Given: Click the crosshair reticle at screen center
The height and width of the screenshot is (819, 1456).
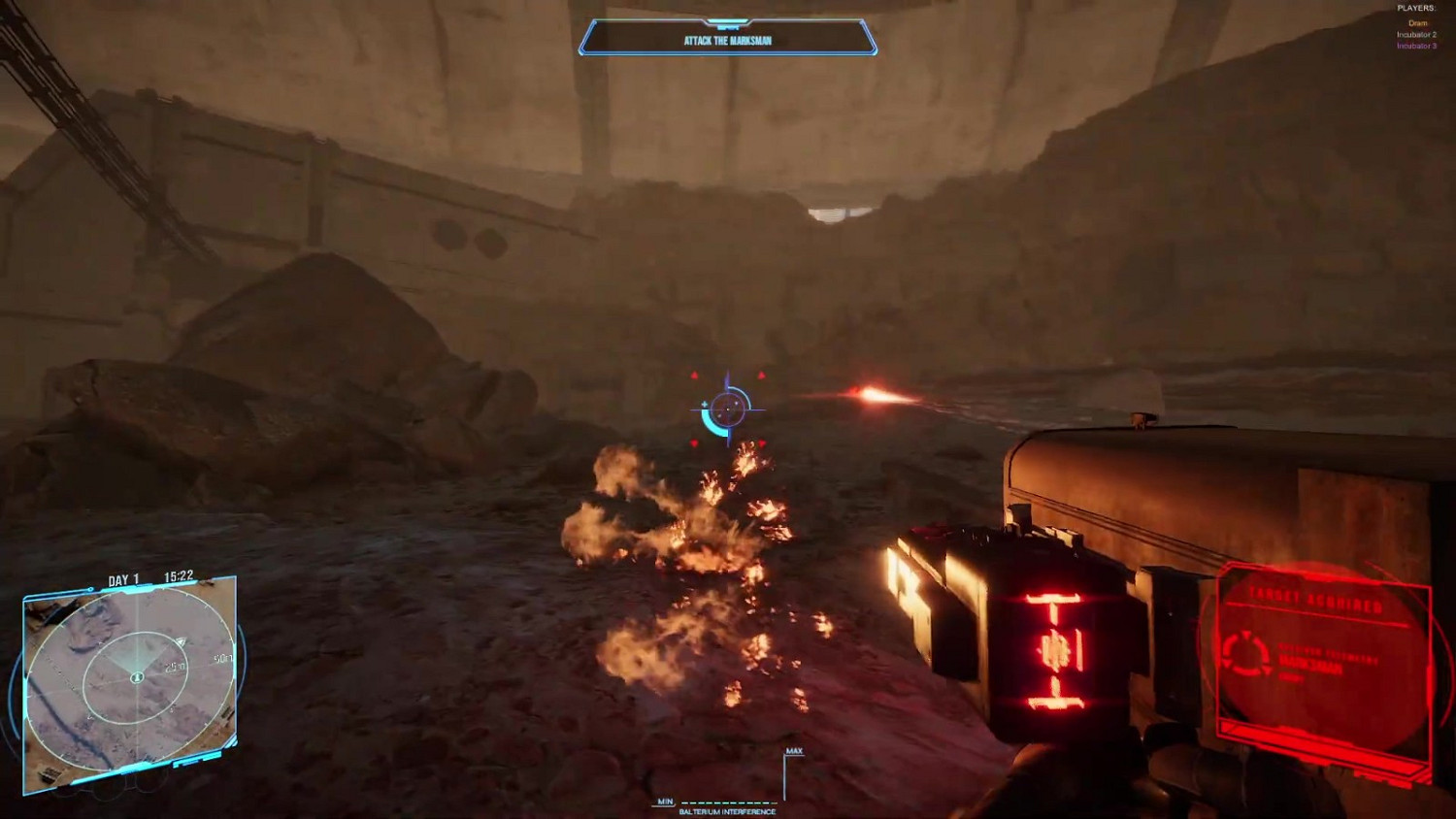Looking at the screenshot, I should (x=728, y=409).
